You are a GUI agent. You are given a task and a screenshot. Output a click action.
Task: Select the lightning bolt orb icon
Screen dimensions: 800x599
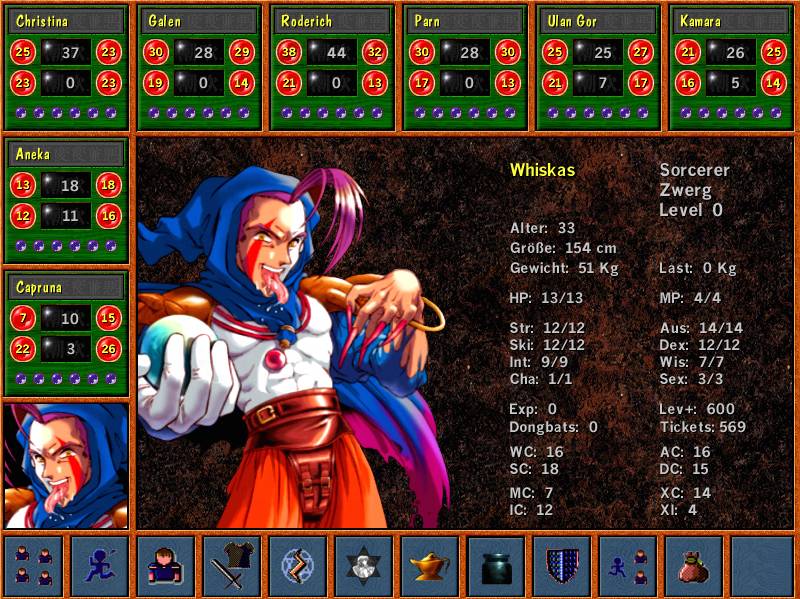coord(298,567)
